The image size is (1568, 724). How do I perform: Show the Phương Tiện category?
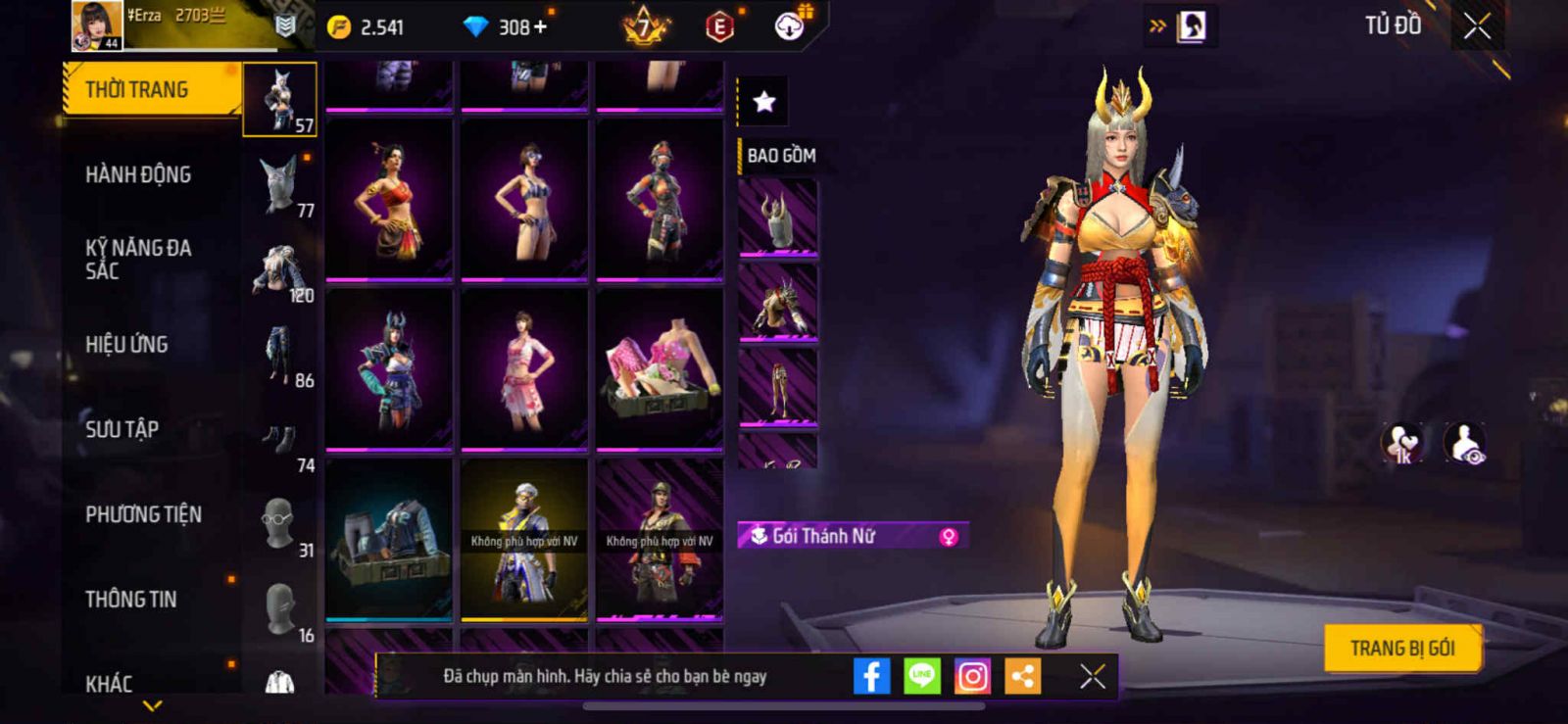[x=143, y=514]
